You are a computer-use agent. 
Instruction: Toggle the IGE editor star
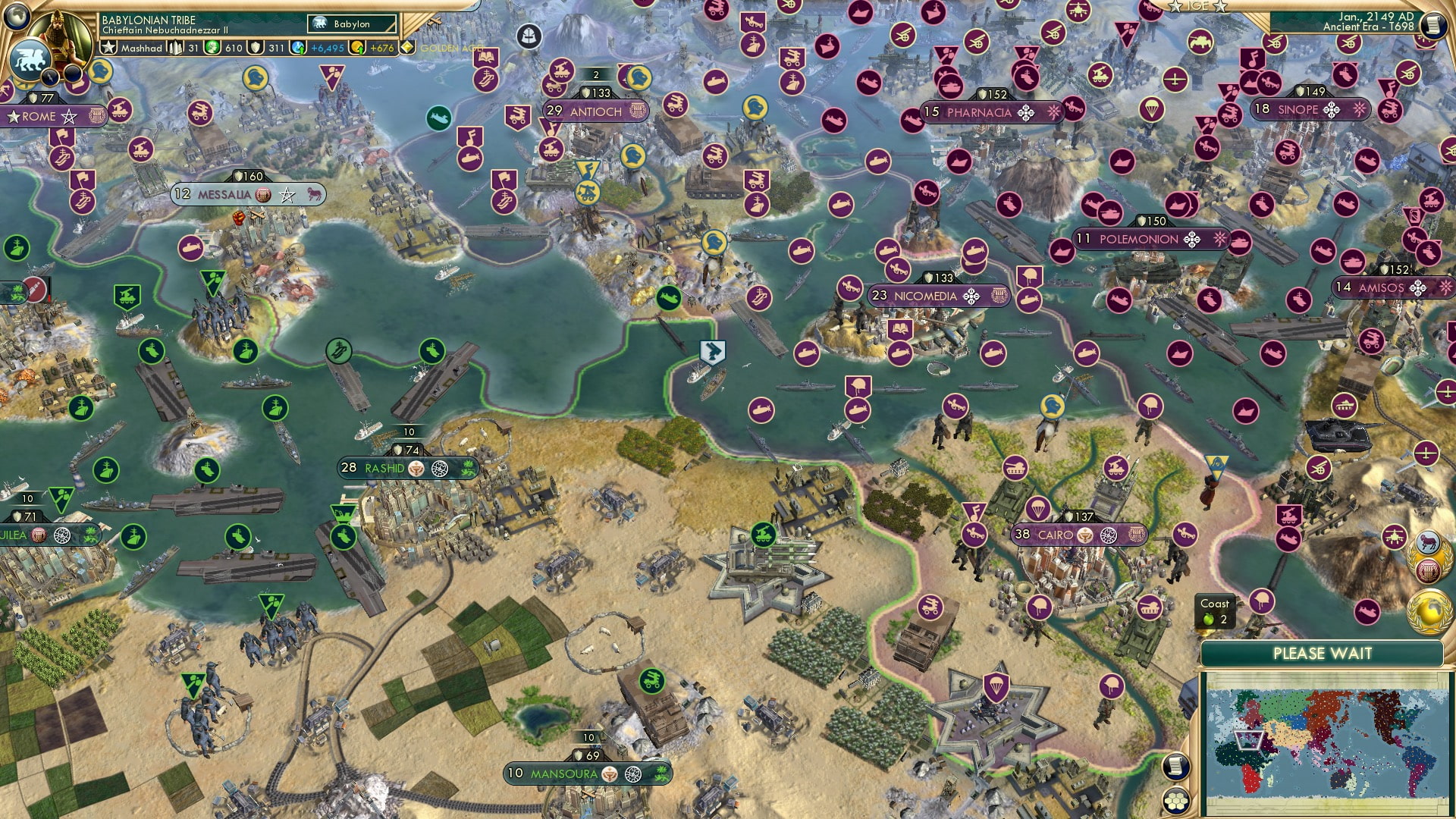pos(1175,8)
